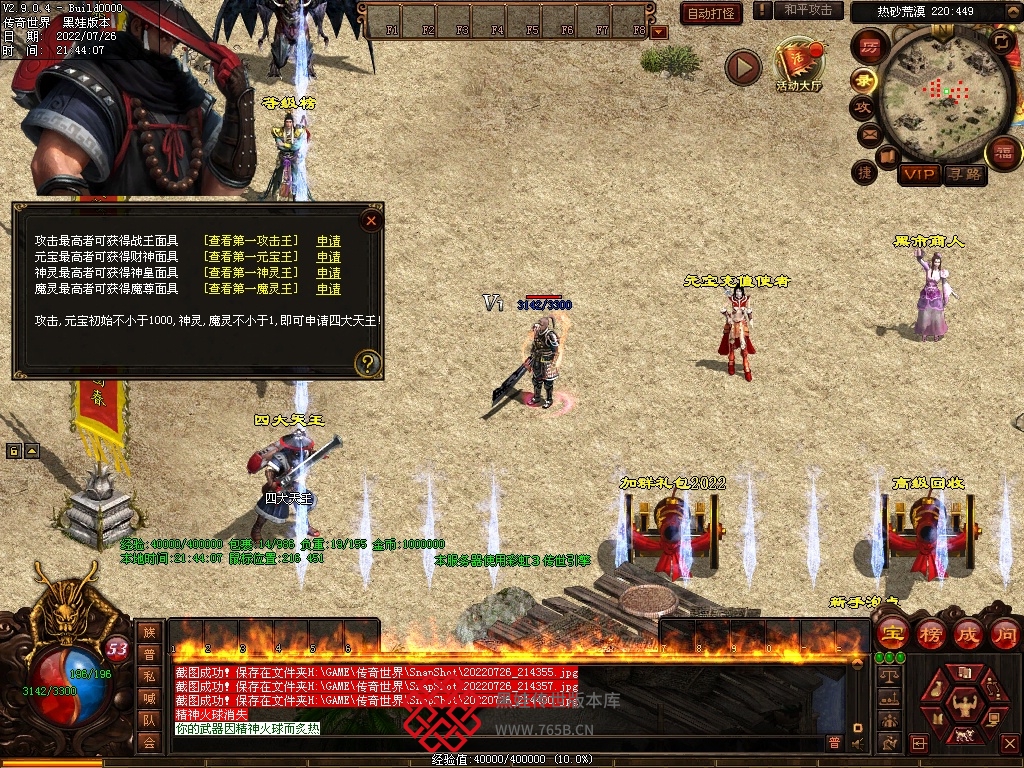
Task: Change the 和平攻击 attack mode
Action: click(807, 10)
